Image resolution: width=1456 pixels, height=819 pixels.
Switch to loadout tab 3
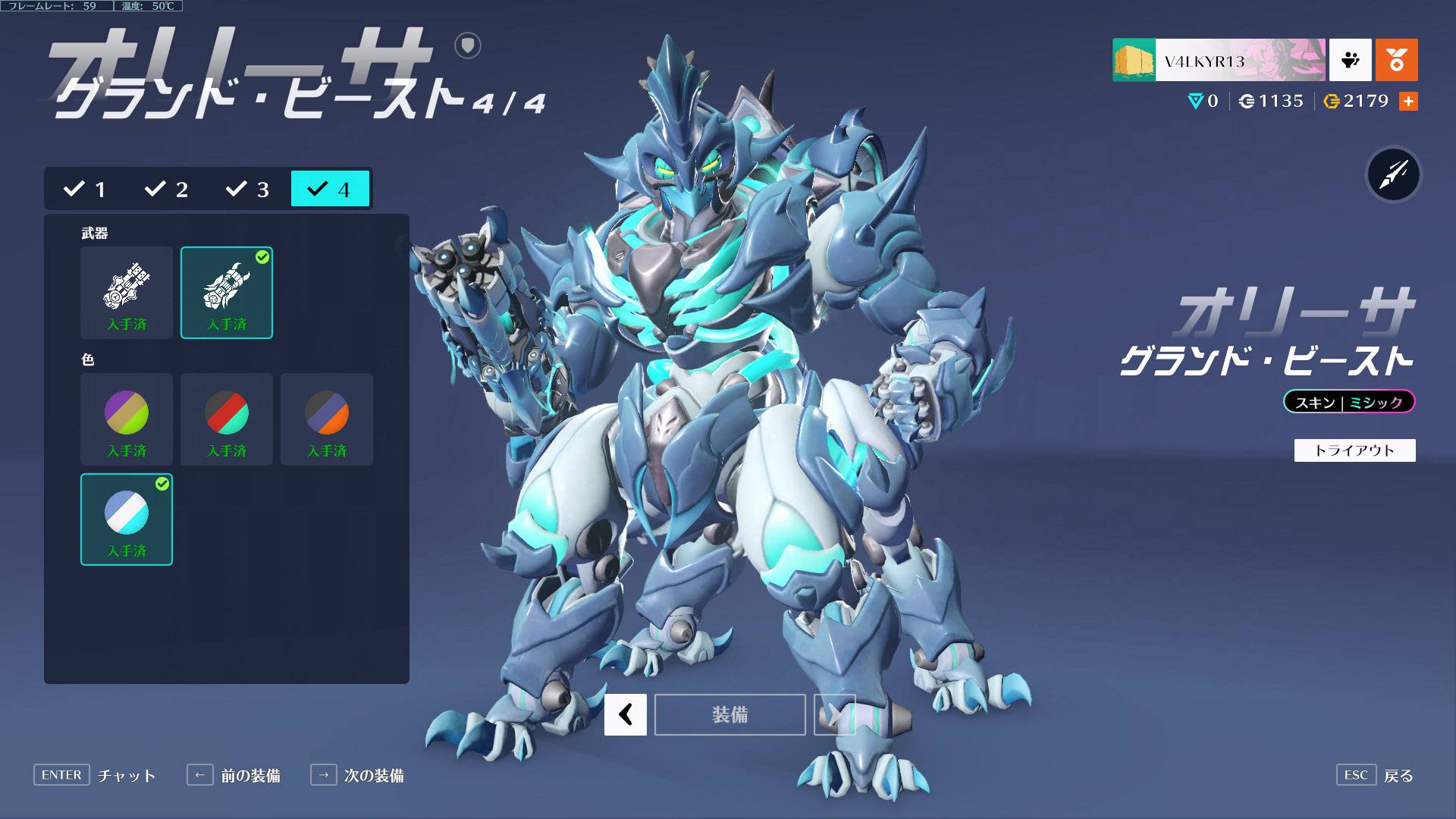tap(247, 189)
